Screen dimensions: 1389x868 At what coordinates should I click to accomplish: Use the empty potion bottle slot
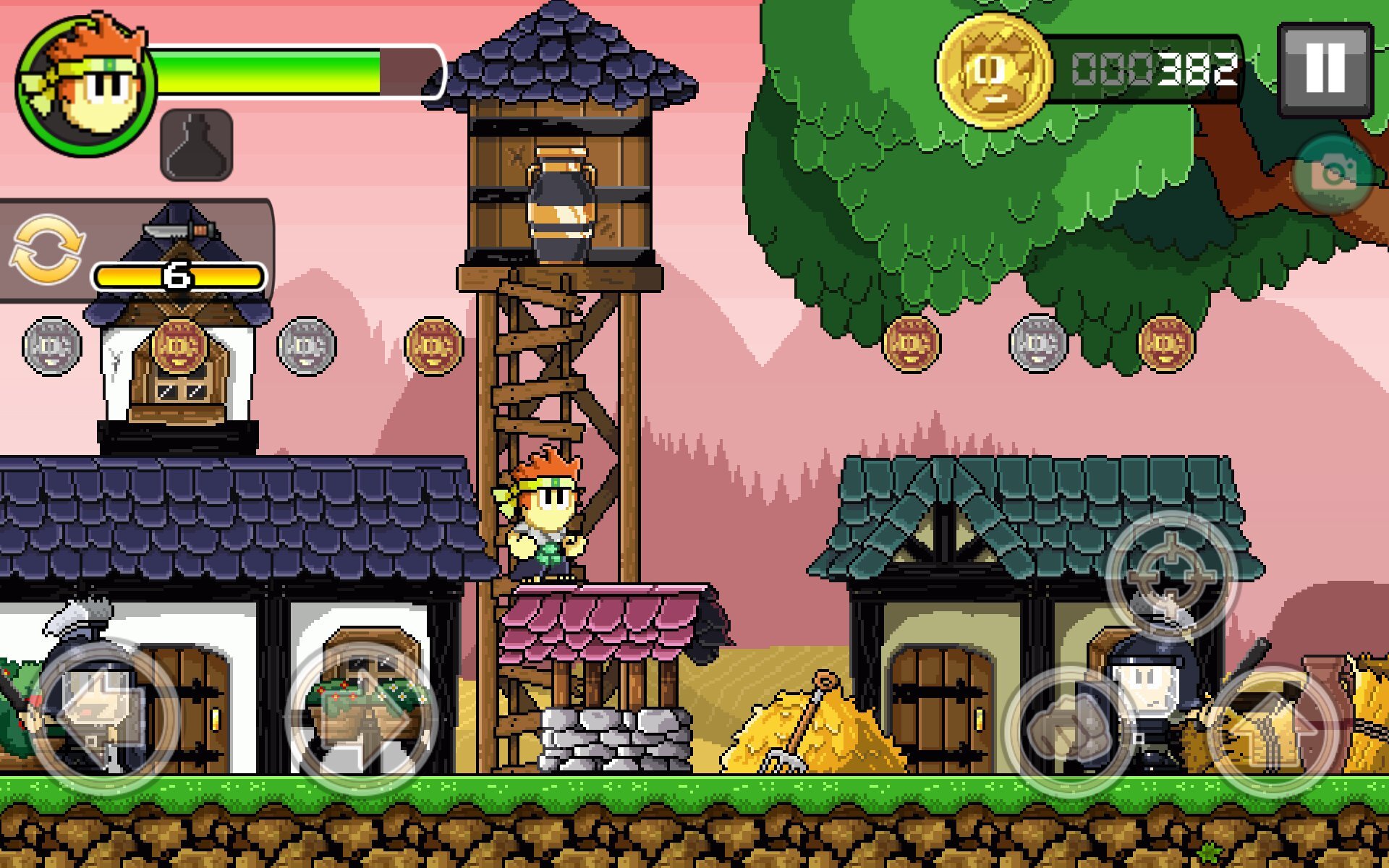pyautogui.click(x=196, y=145)
